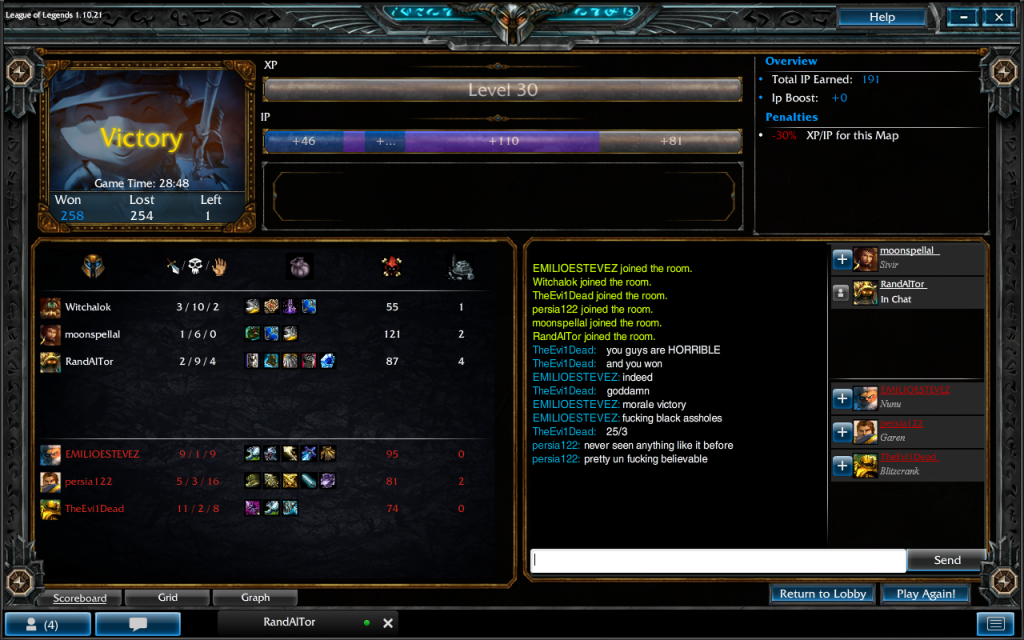Select the RandAlTor chat tab
The width and height of the screenshot is (1024, 640).
point(290,623)
